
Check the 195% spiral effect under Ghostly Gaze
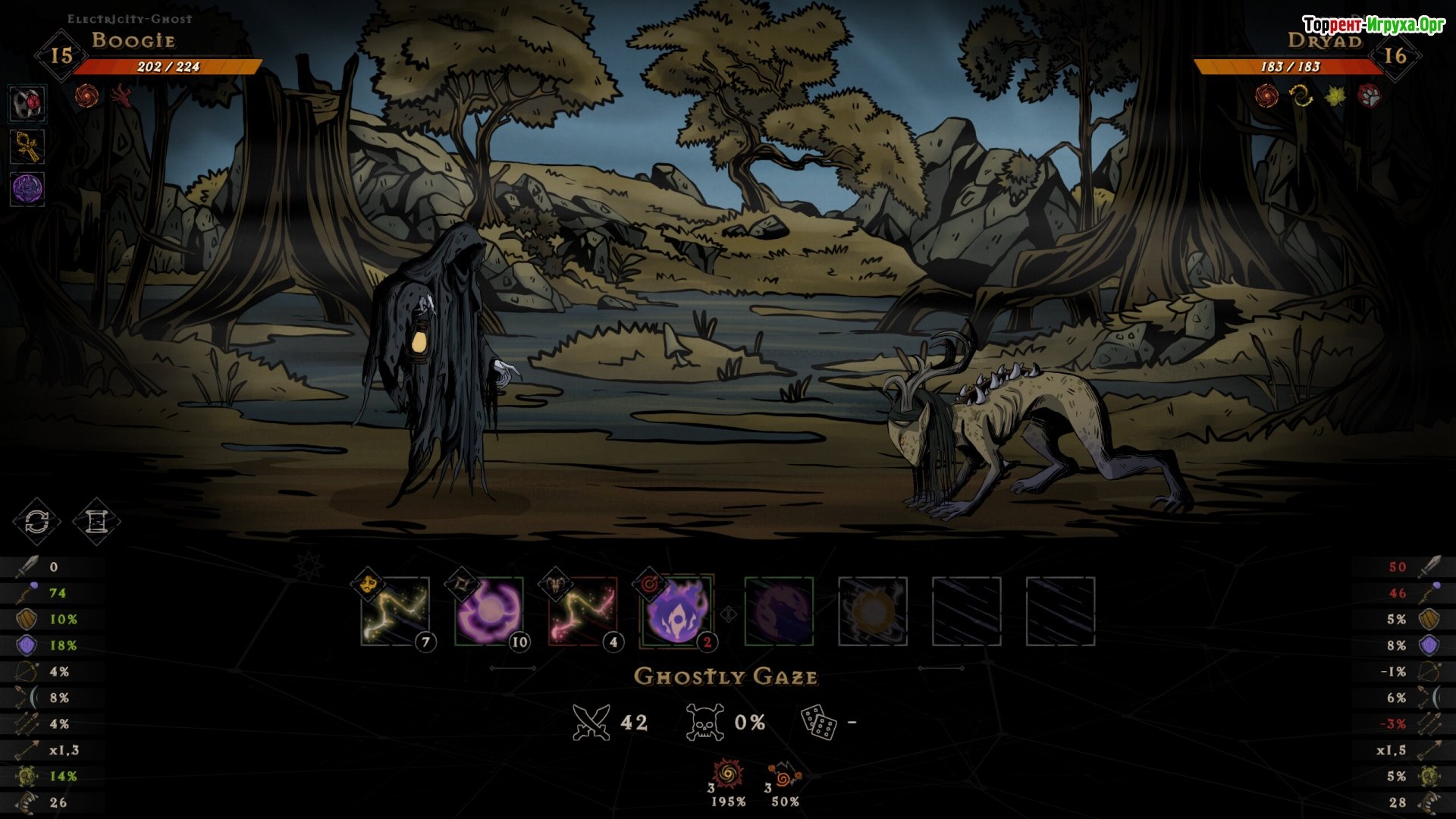728,775
